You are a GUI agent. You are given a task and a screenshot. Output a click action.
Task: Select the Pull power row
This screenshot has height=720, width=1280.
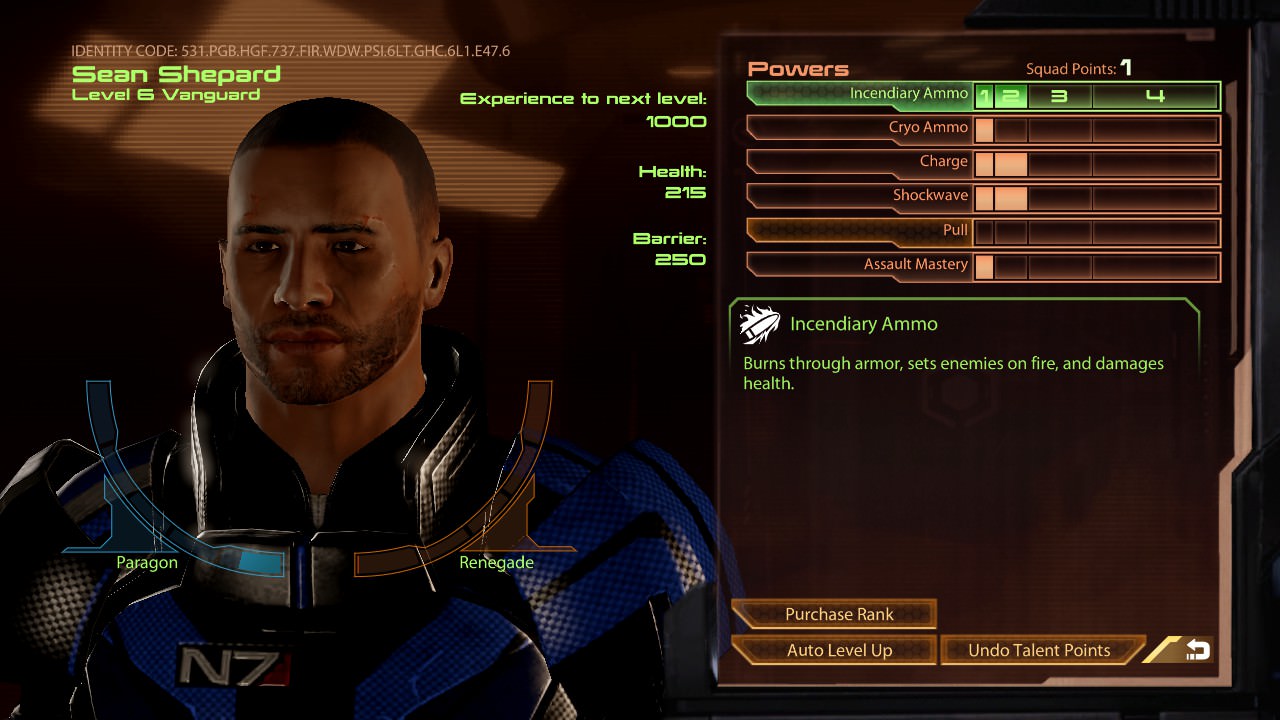[x=860, y=231]
